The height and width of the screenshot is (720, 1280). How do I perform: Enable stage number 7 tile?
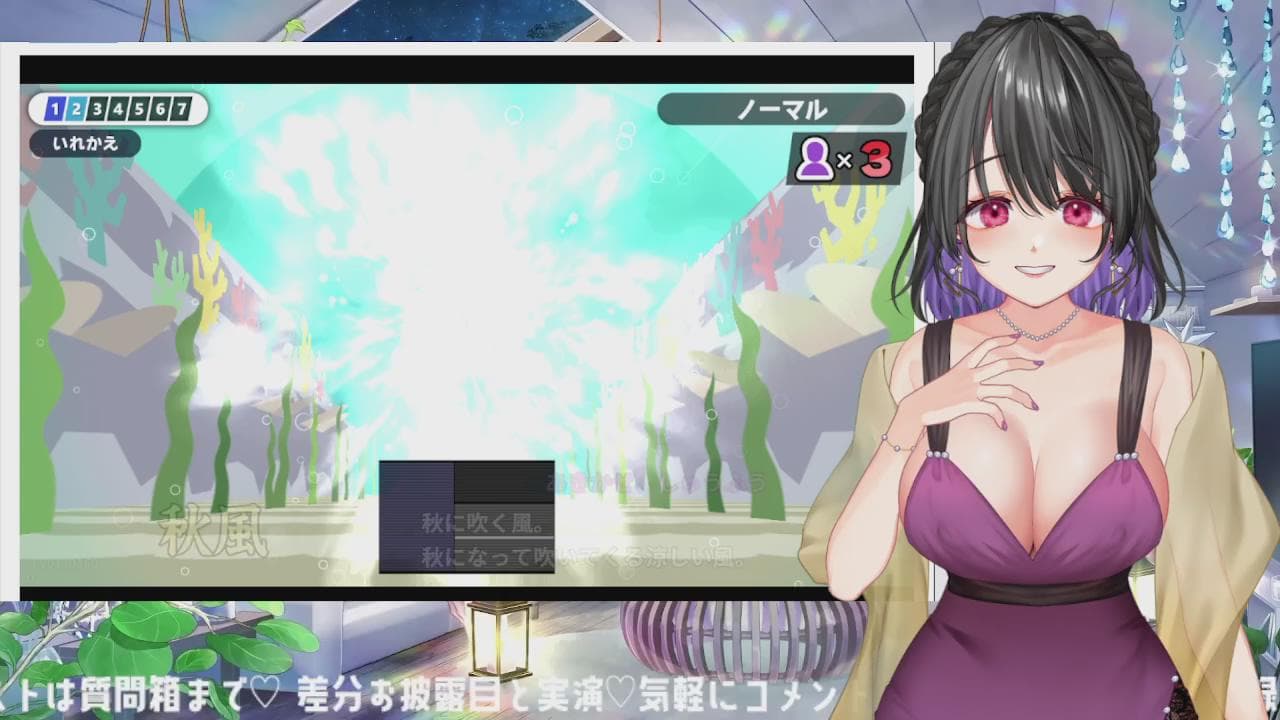point(181,107)
